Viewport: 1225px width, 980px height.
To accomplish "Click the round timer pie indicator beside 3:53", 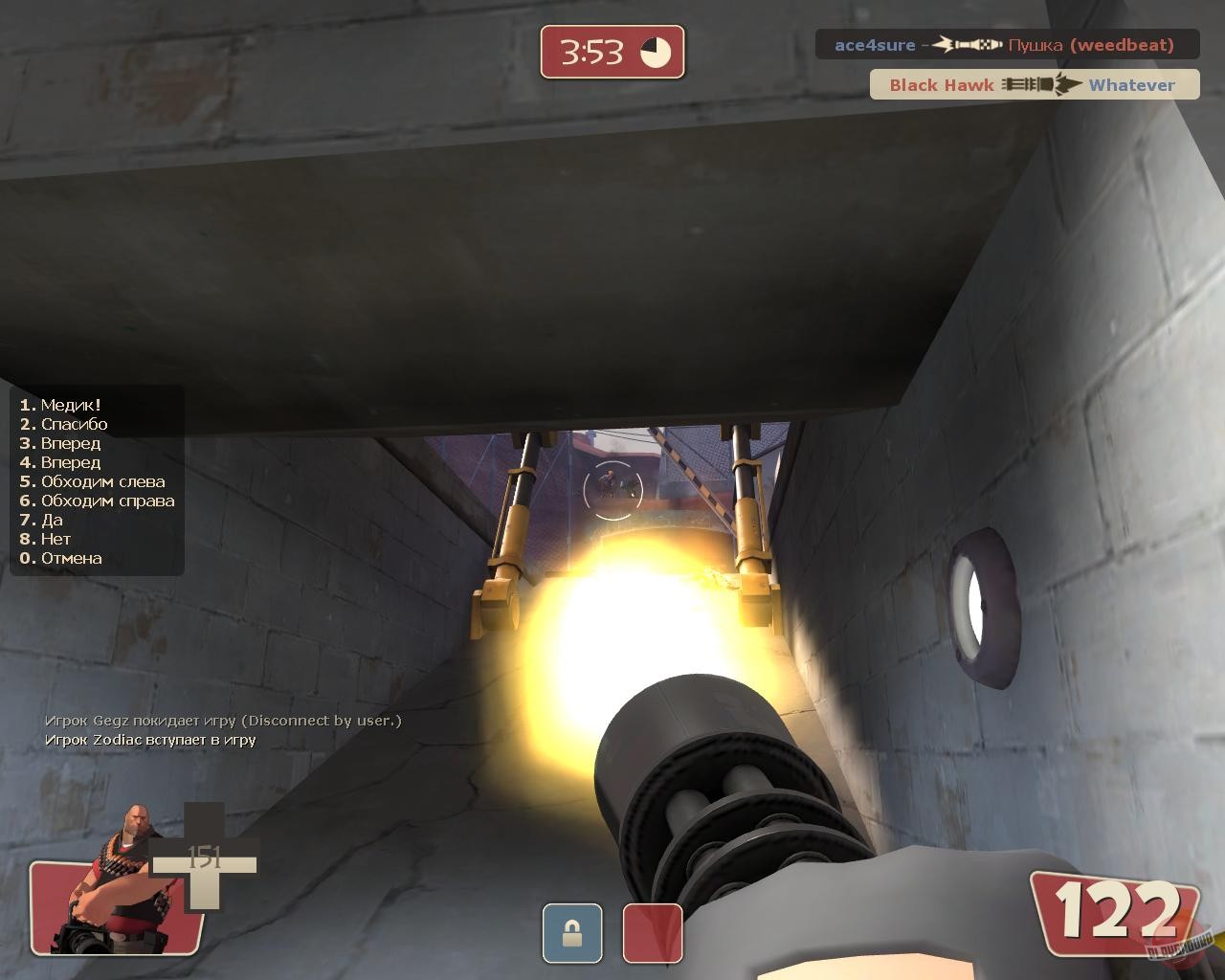I will pyautogui.click(x=654, y=53).
